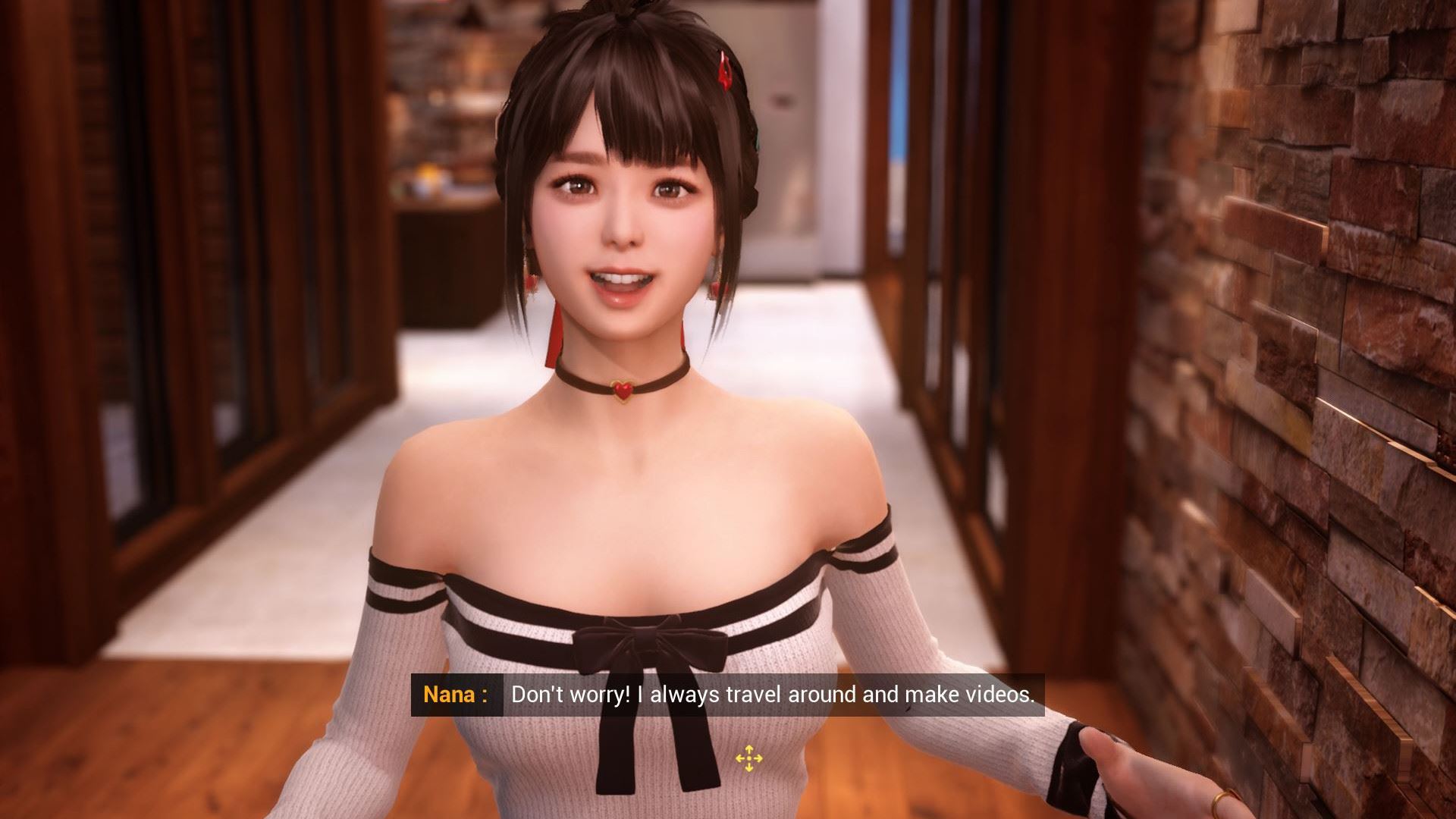This screenshot has width=1456, height=819.
Task: Click the Nana name label in the dialogue box
Action: [x=455, y=694]
